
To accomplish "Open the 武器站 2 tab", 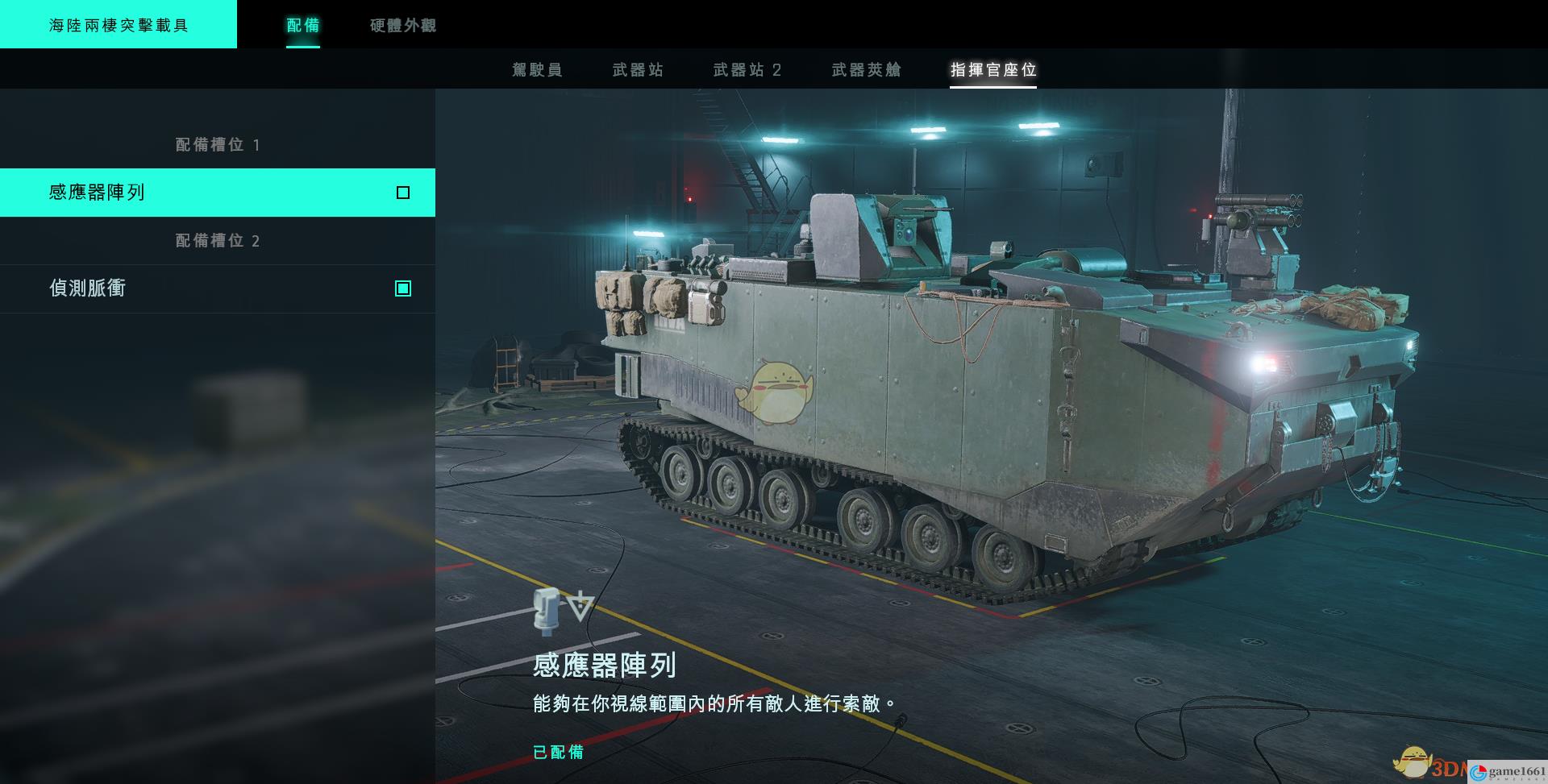I will click(x=747, y=70).
